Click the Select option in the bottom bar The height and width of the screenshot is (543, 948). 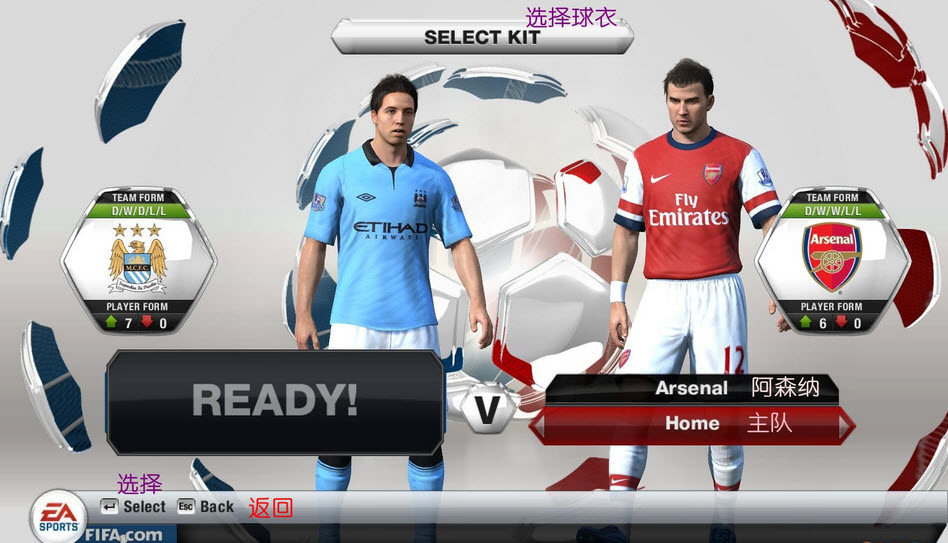coord(133,507)
